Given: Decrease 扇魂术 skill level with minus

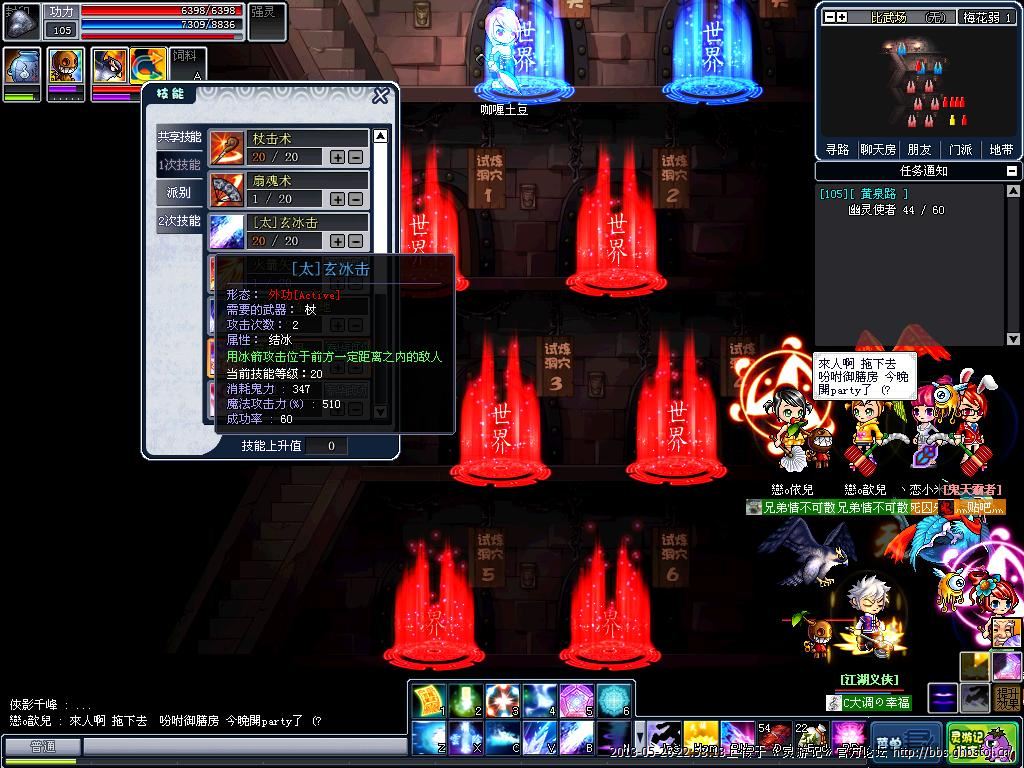Looking at the screenshot, I should tap(355, 199).
